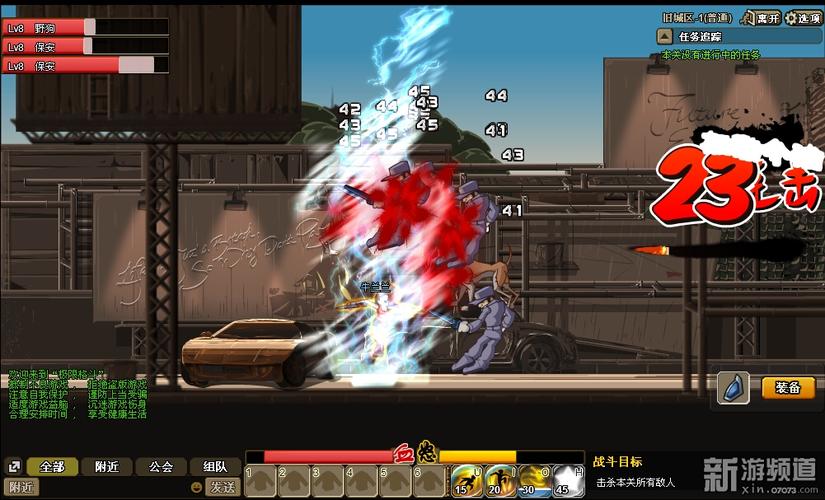The image size is (825, 500).
Task: Select the 组队 (Team) chat tab
Action: tap(215, 466)
